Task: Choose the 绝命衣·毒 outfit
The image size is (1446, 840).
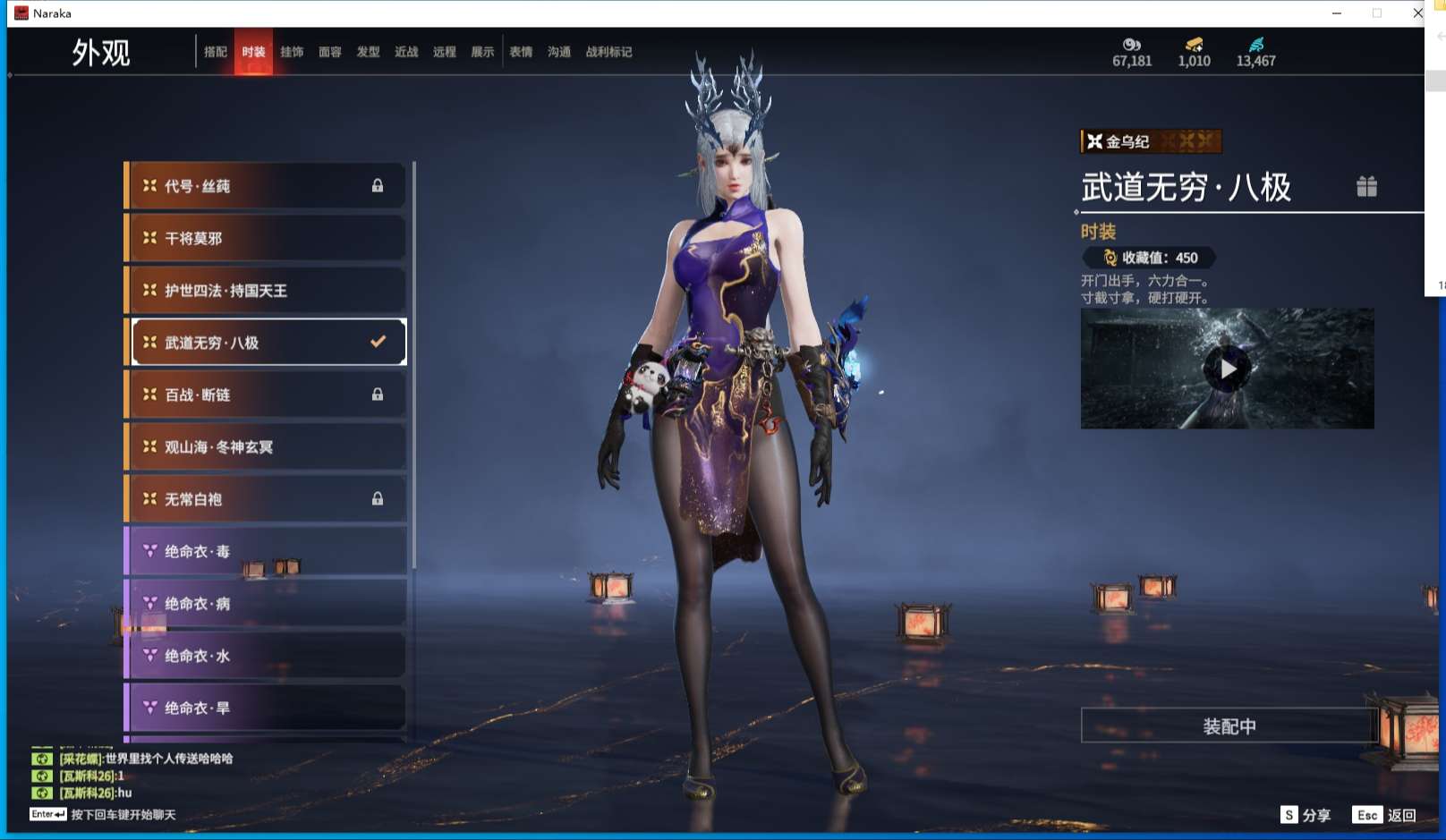Action: 266,551
